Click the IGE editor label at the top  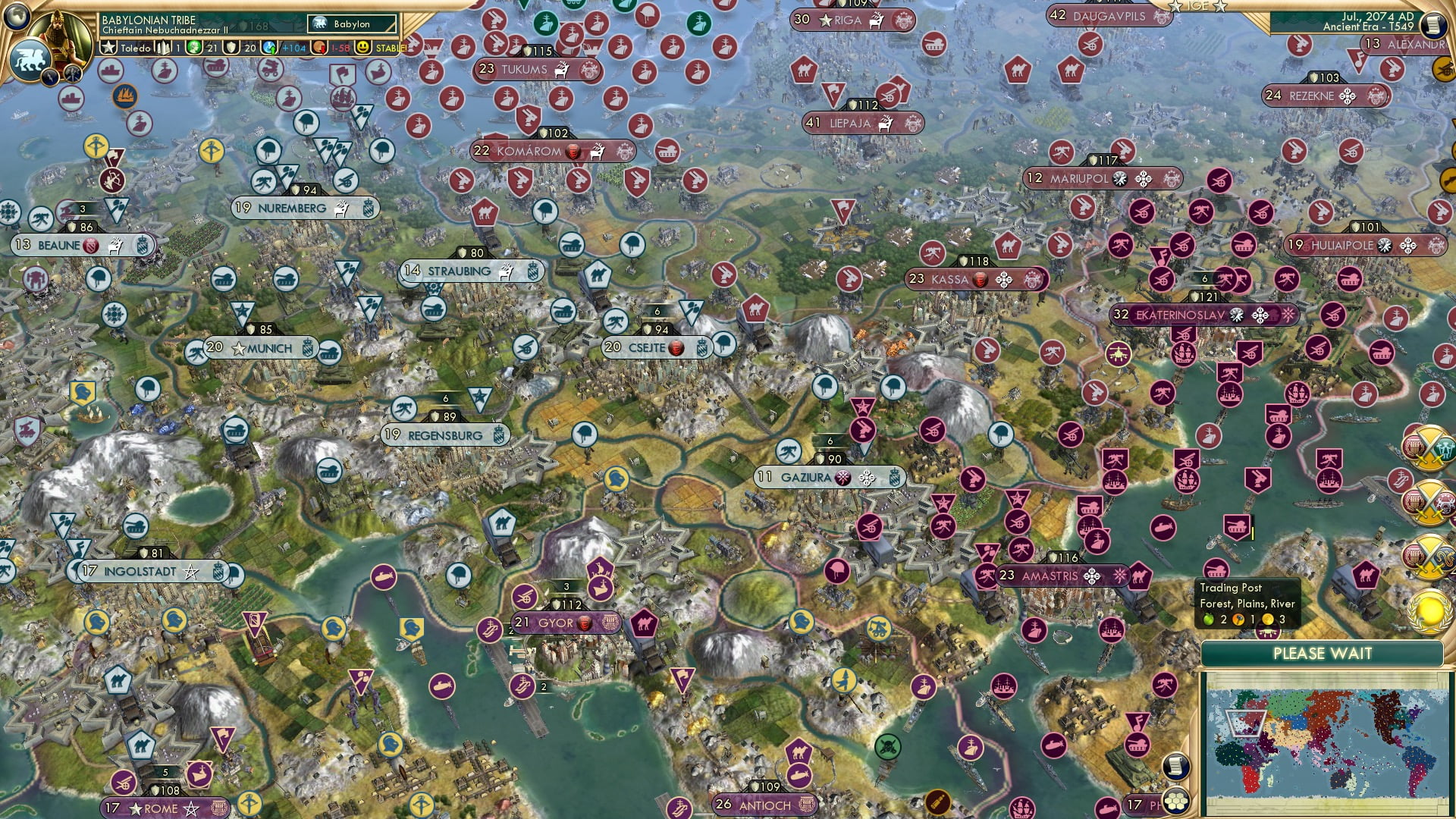[x=1198, y=6]
